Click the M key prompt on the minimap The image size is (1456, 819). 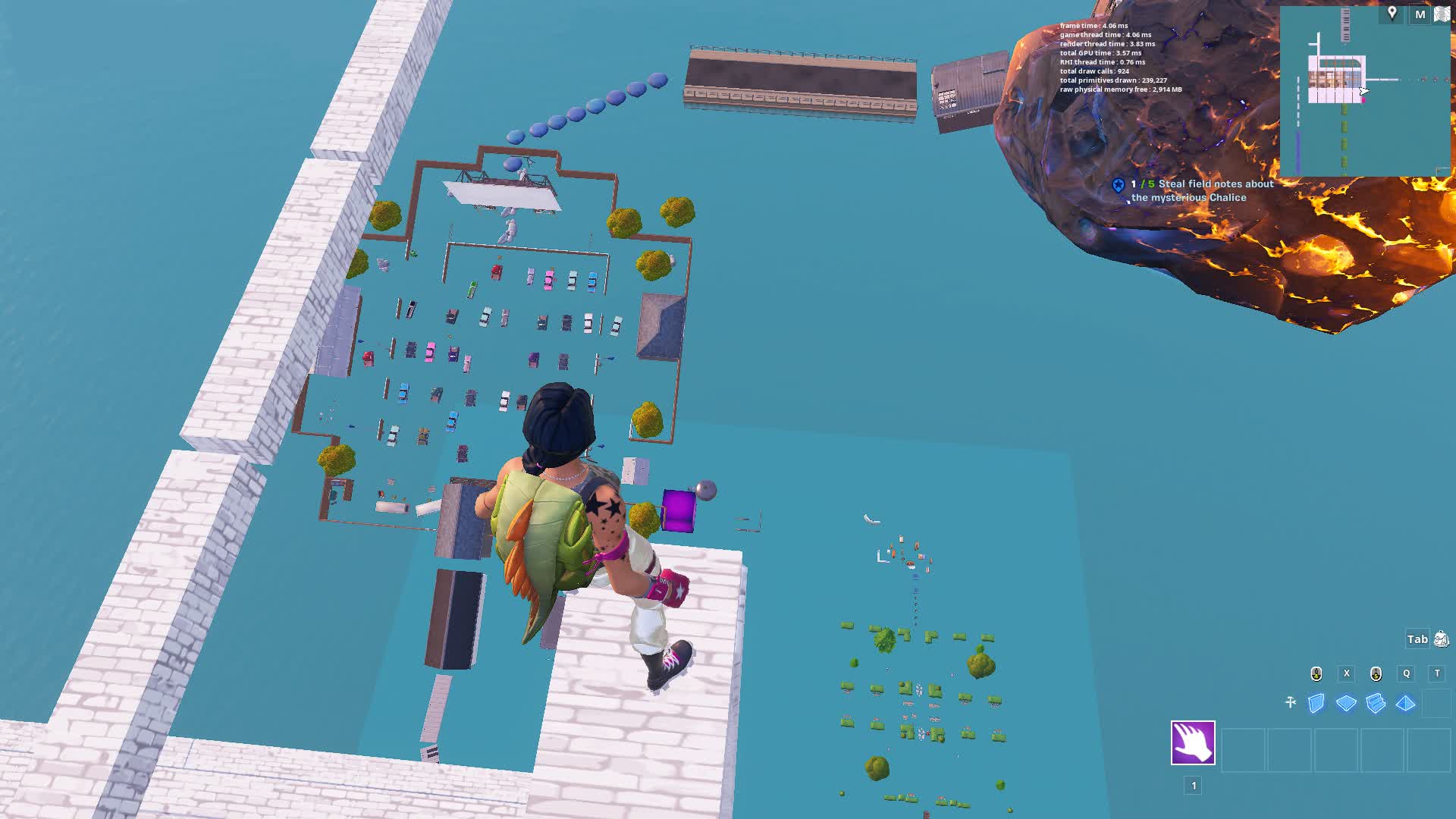coord(1420,14)
